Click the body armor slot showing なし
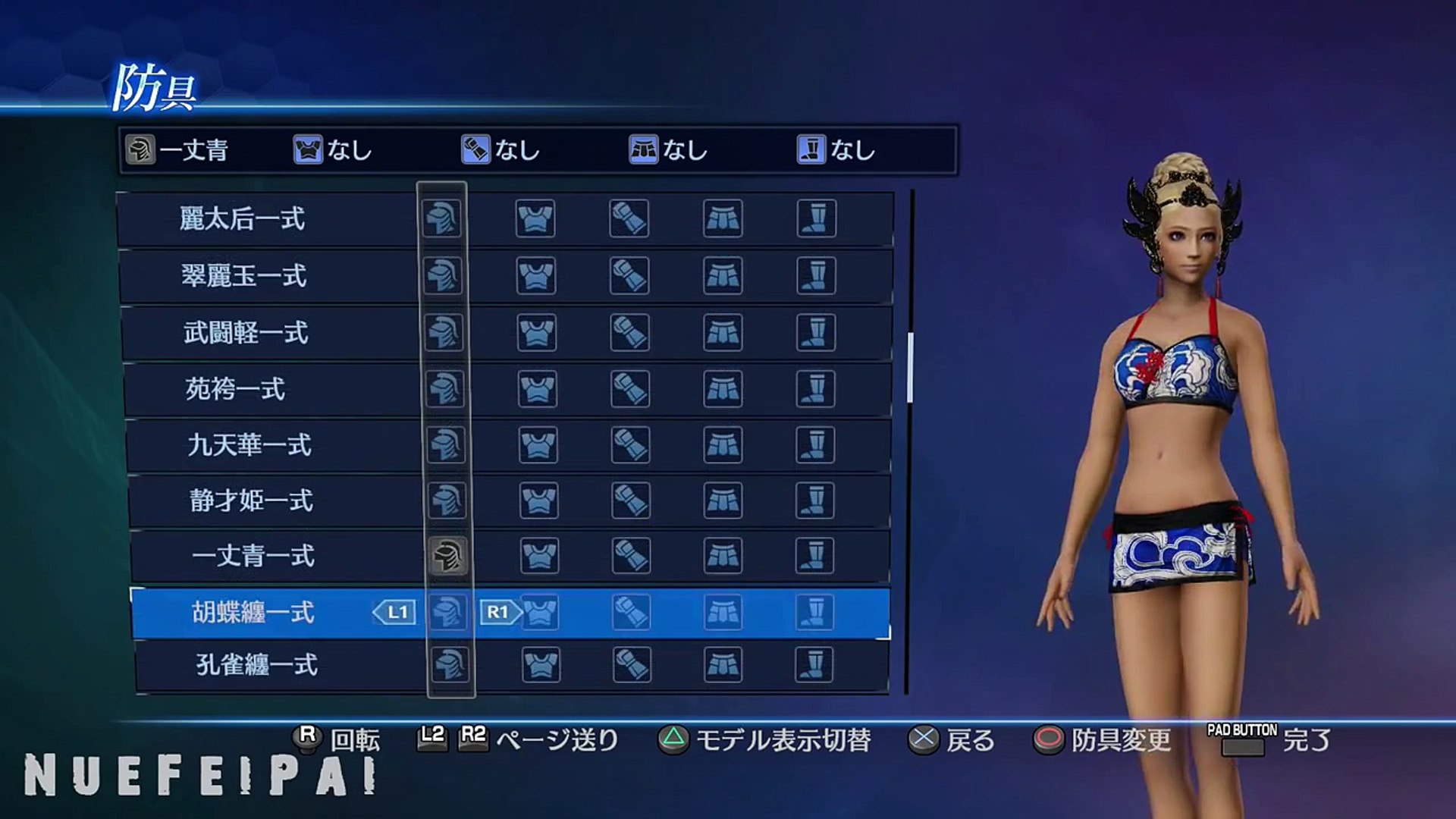This screenshot has height=819, width=1456. click(x=334, y=150)
